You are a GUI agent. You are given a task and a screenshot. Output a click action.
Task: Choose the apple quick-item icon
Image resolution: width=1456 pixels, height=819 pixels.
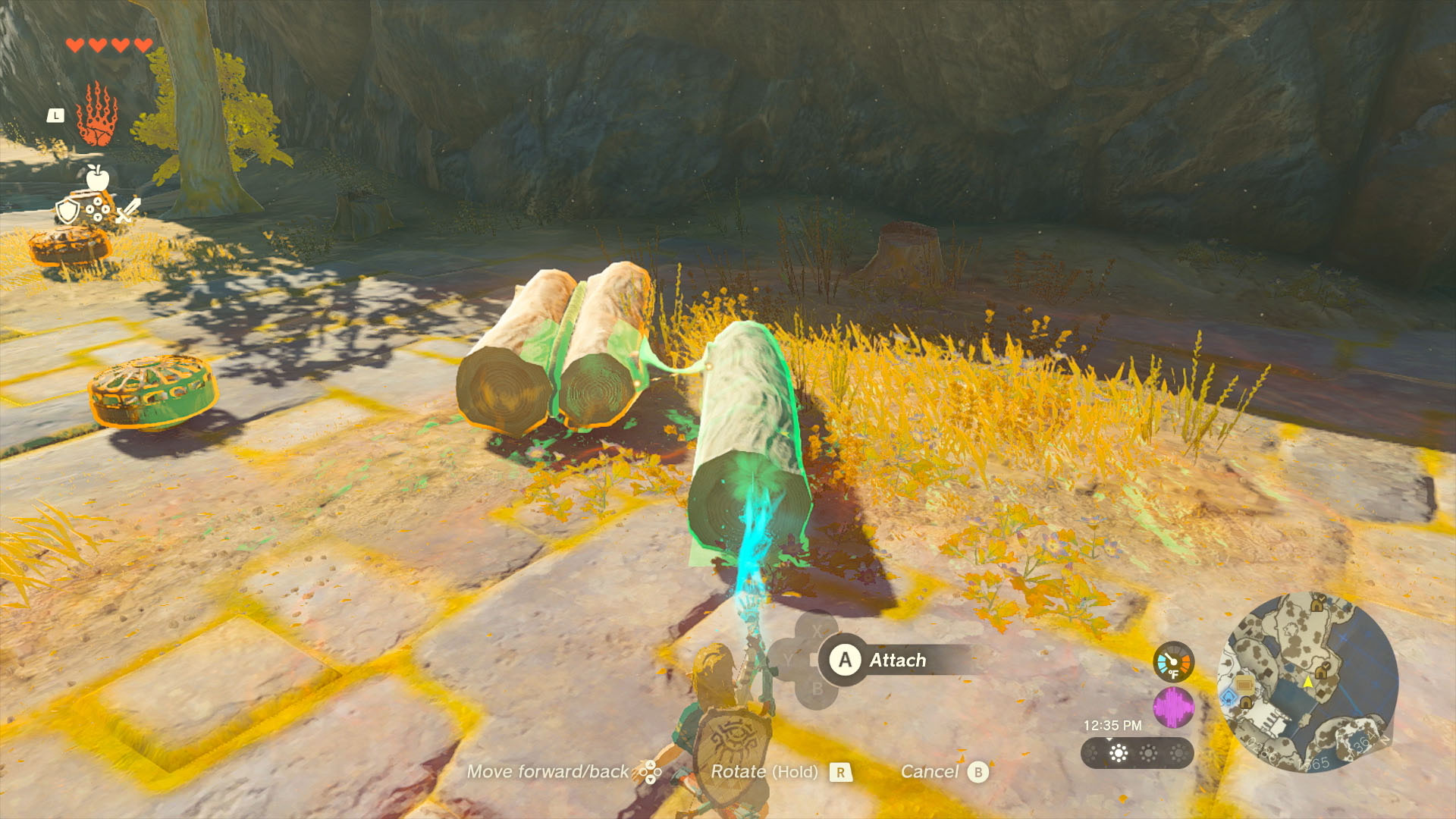pyautogui.click(x=97, y=178)
